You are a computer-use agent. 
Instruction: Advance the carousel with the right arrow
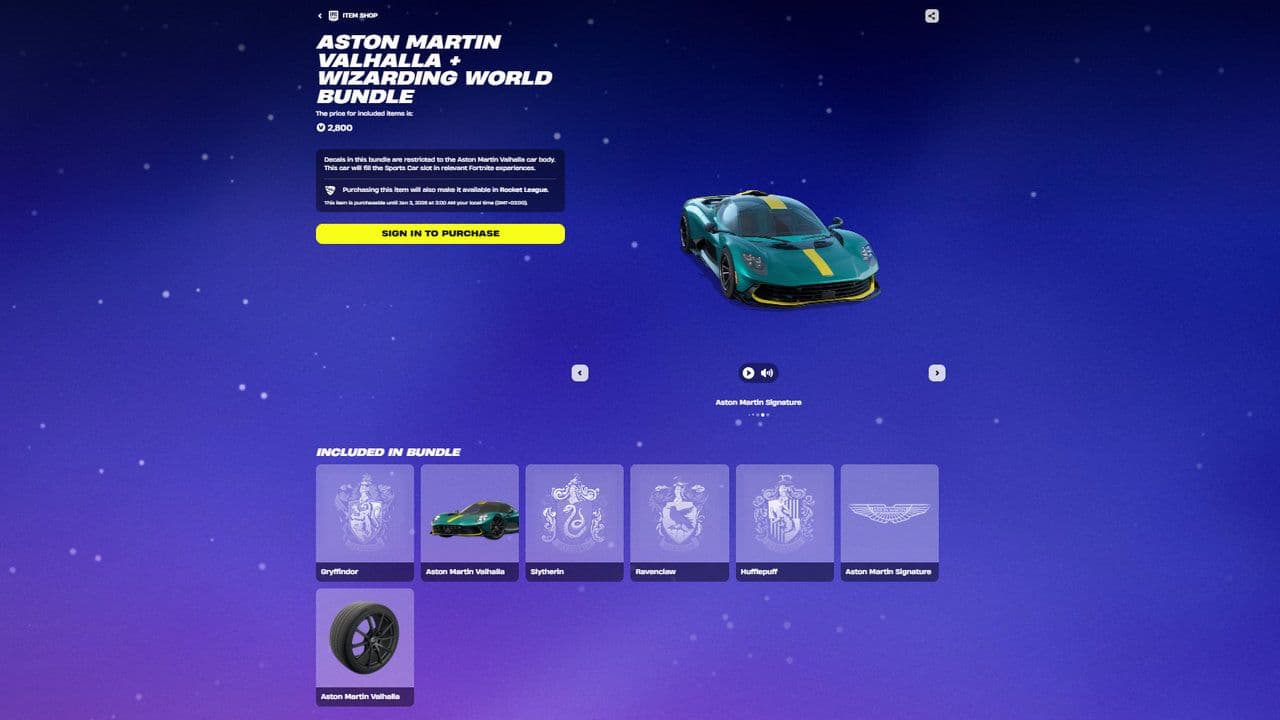click(x=937, y=372)
